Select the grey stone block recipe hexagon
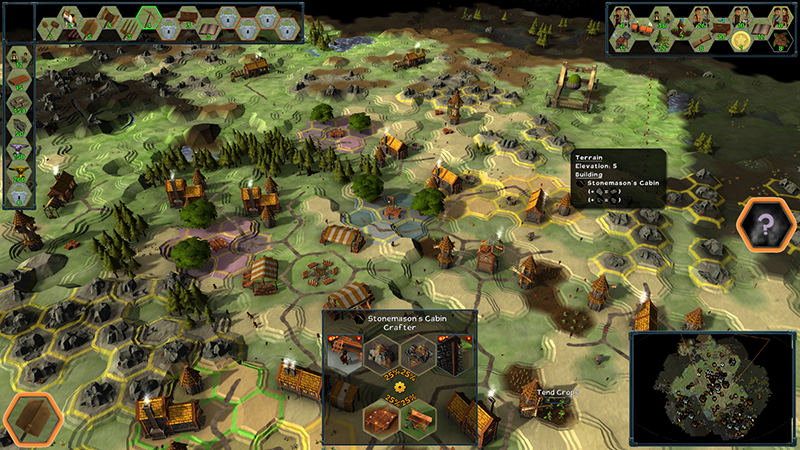 pos(382,356)
